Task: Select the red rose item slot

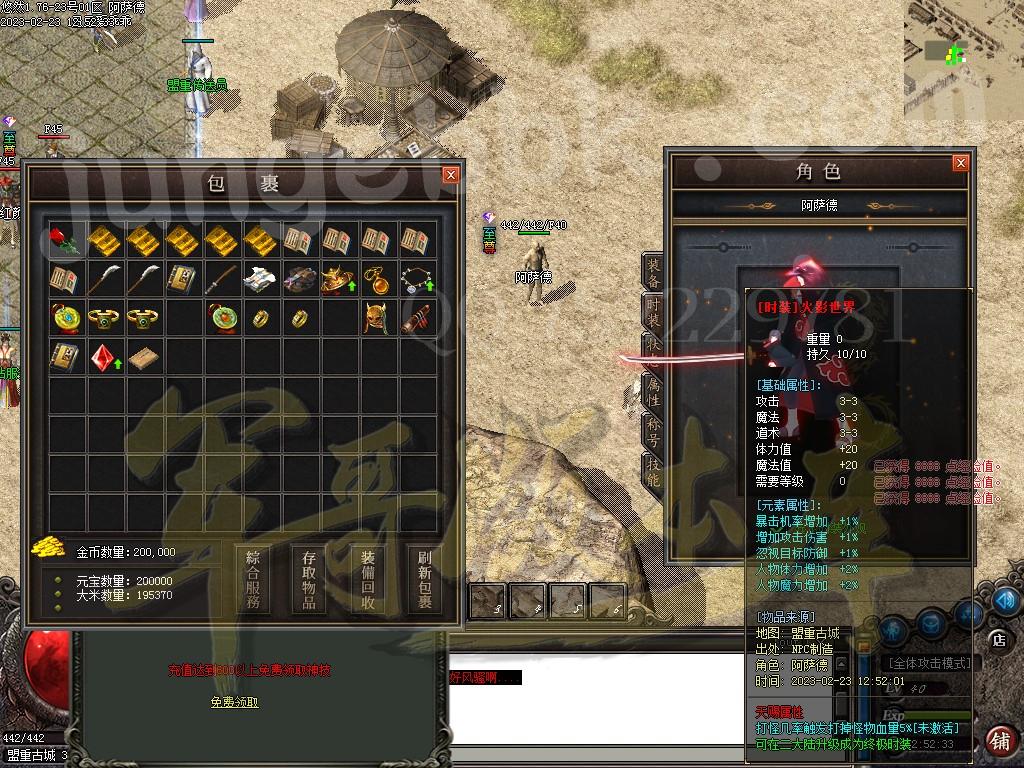Action: pos(62,240)
